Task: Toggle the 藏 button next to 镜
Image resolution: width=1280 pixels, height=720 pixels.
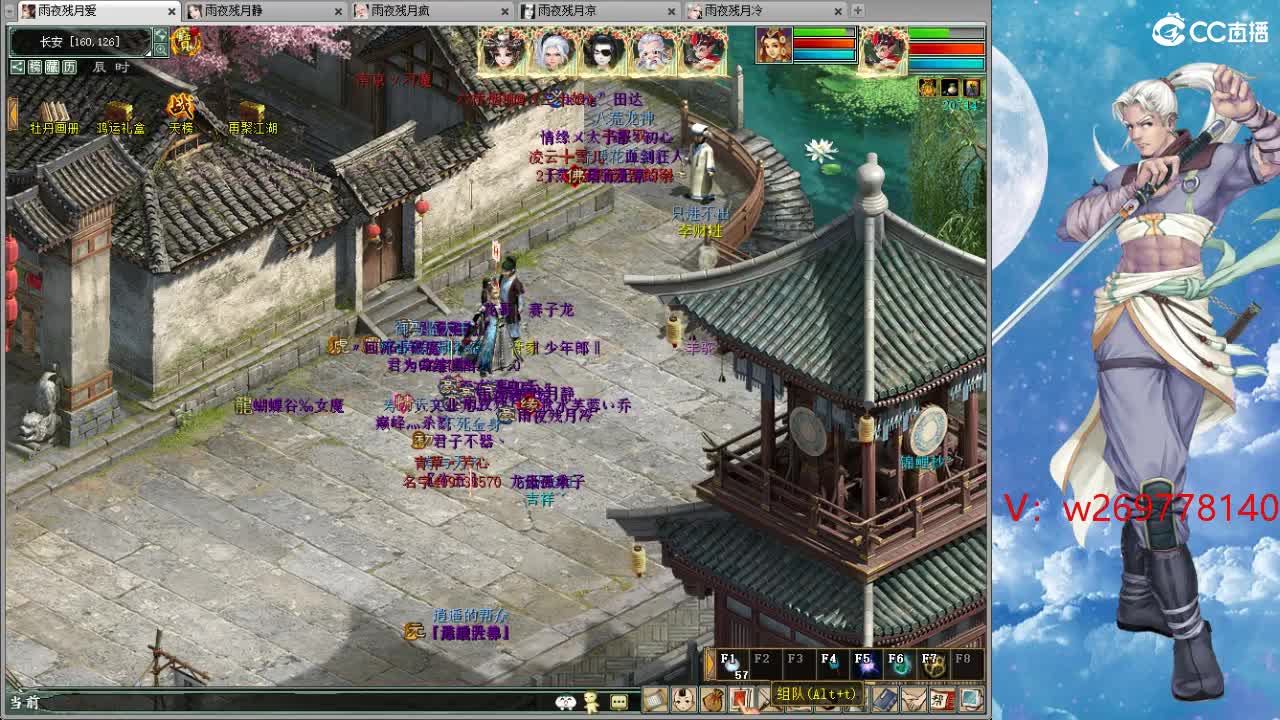Action: pos(52,67)
